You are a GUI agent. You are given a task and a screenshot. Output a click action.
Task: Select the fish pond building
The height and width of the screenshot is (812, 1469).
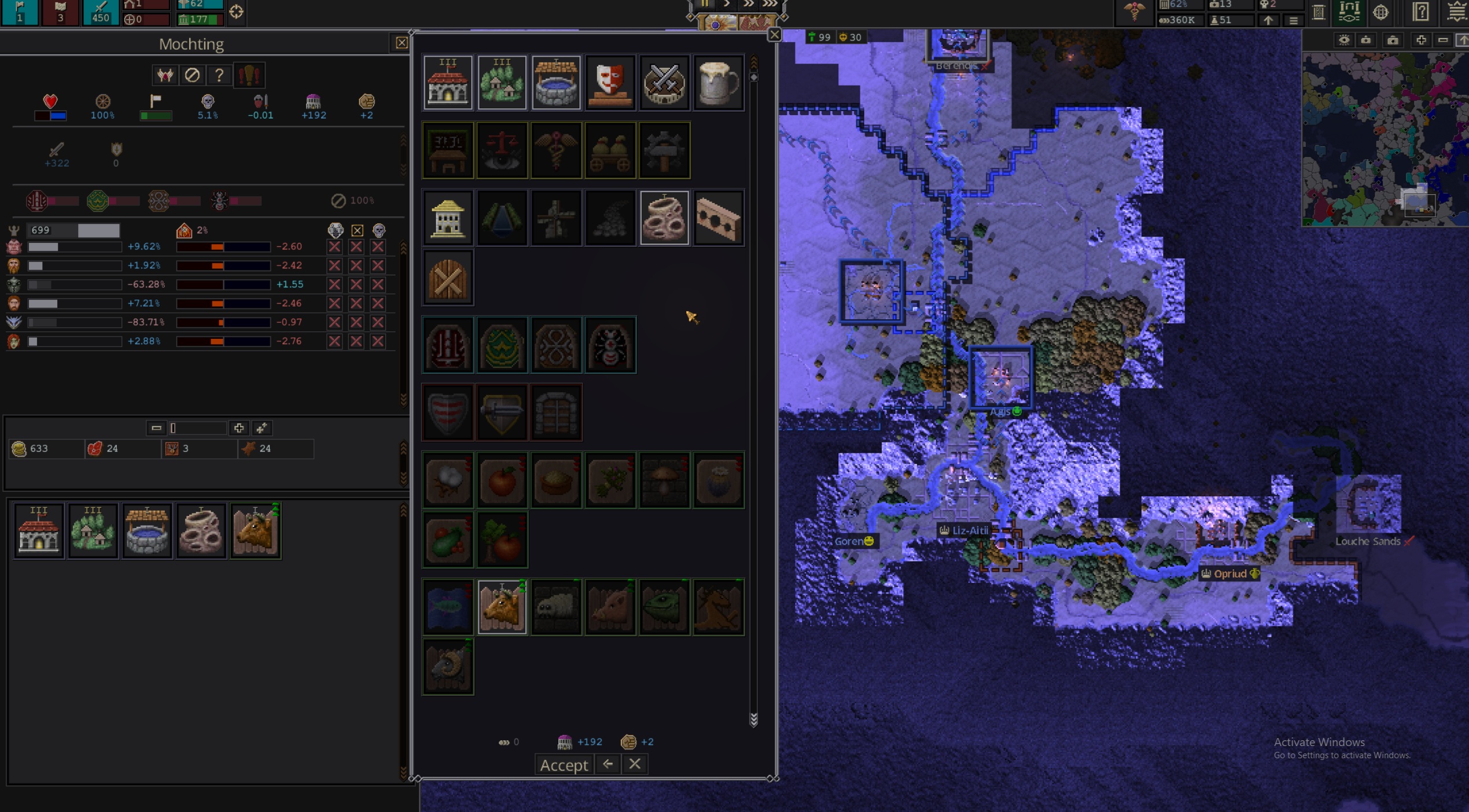click(x=448, y=607)
